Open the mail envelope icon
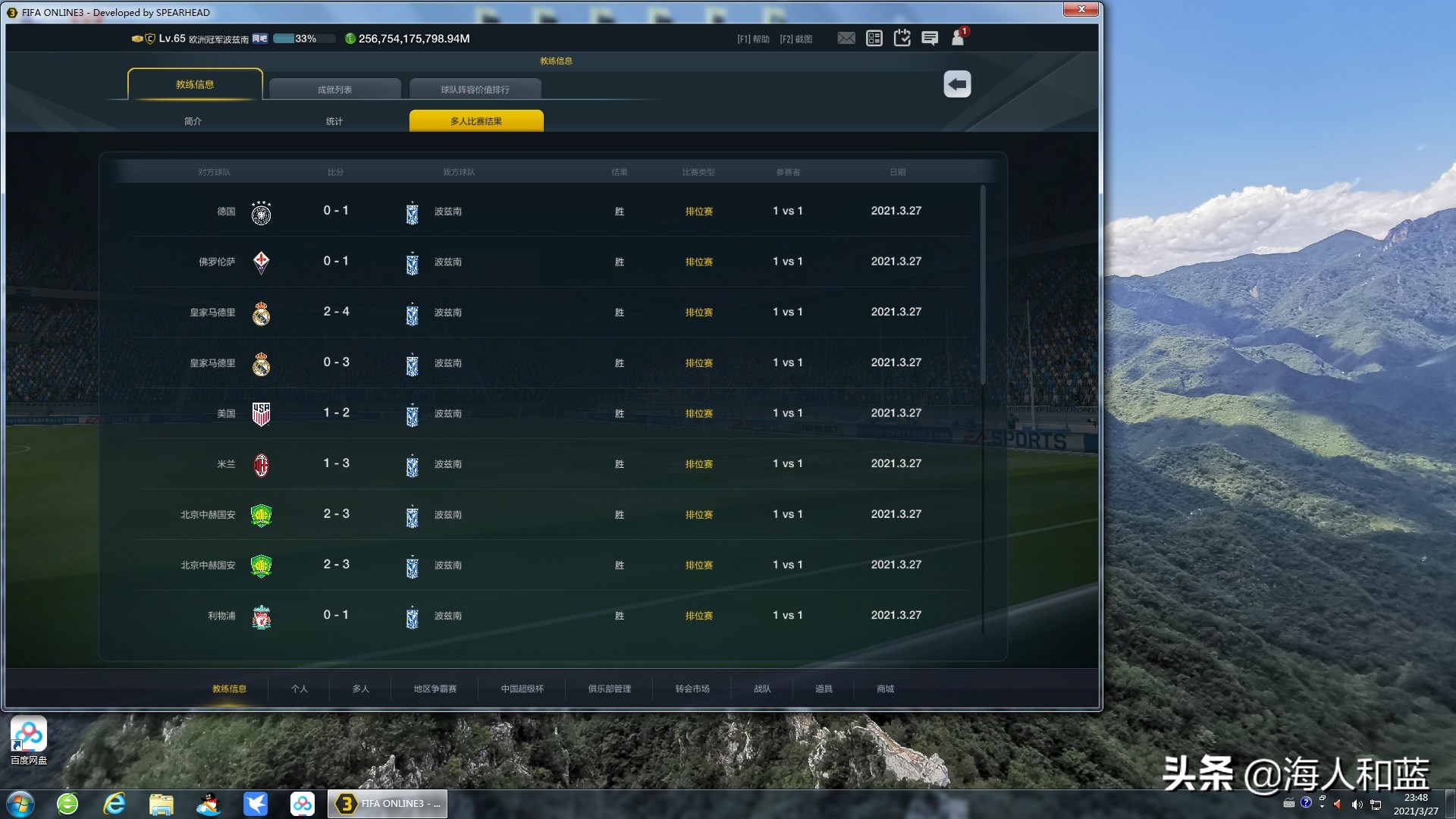This screenshot has height=819, width=1456. (x=846, y=38)
